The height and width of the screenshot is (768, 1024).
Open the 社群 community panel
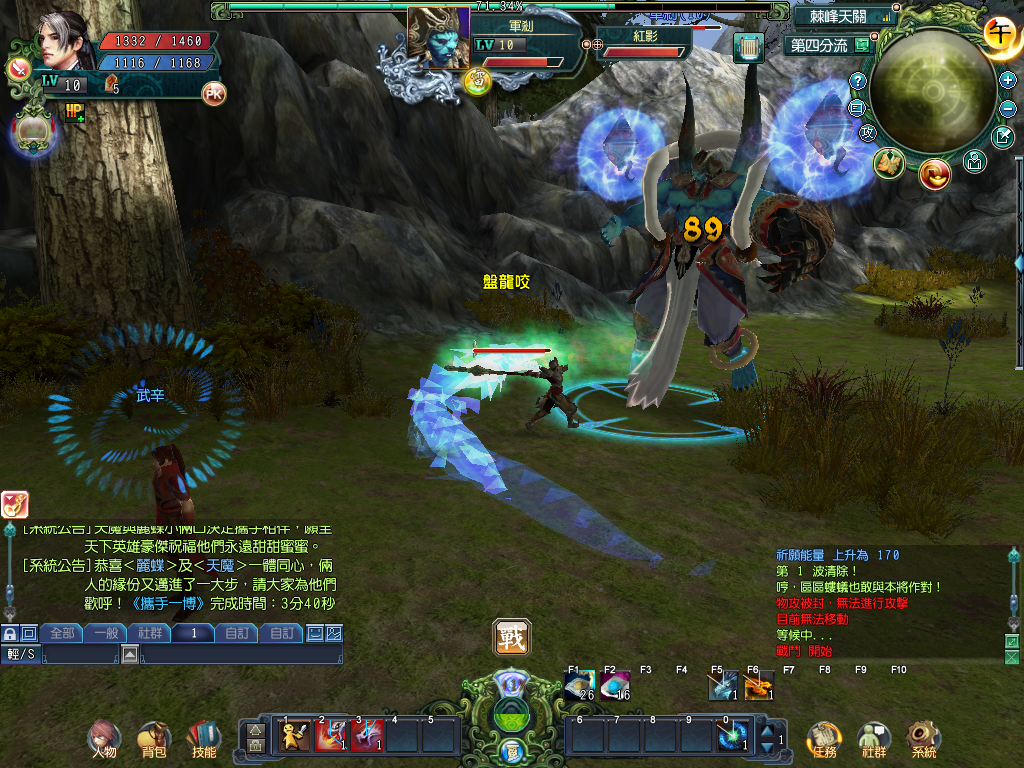tap(874, 738)
